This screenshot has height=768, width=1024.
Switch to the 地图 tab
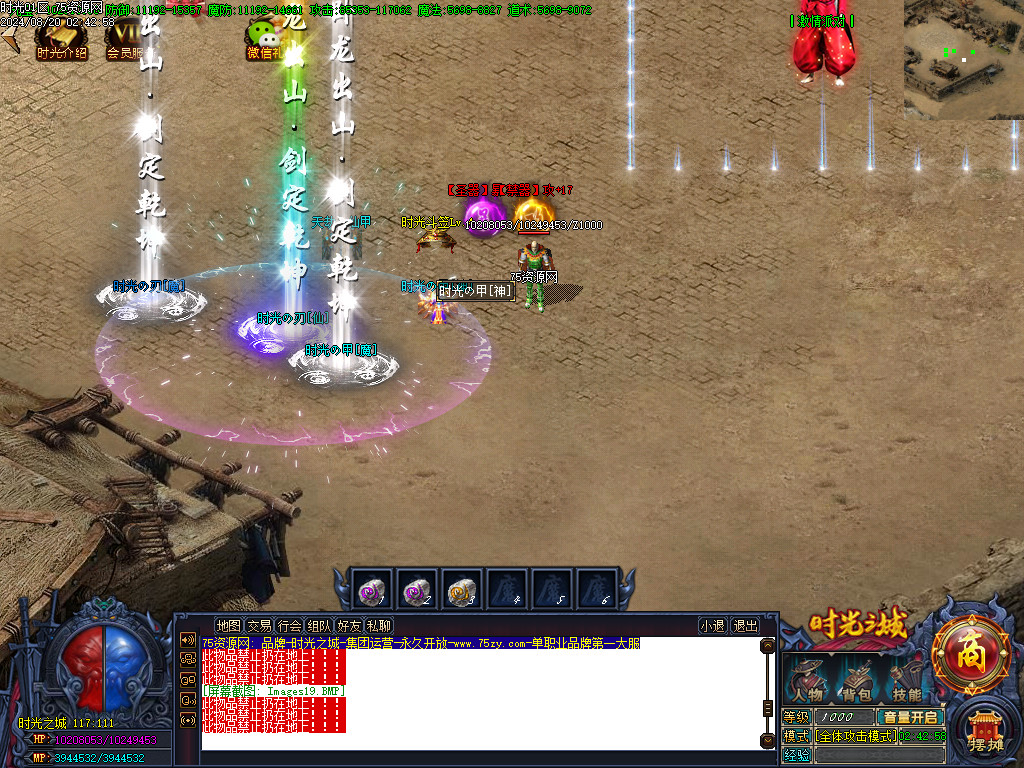(229, 626)
